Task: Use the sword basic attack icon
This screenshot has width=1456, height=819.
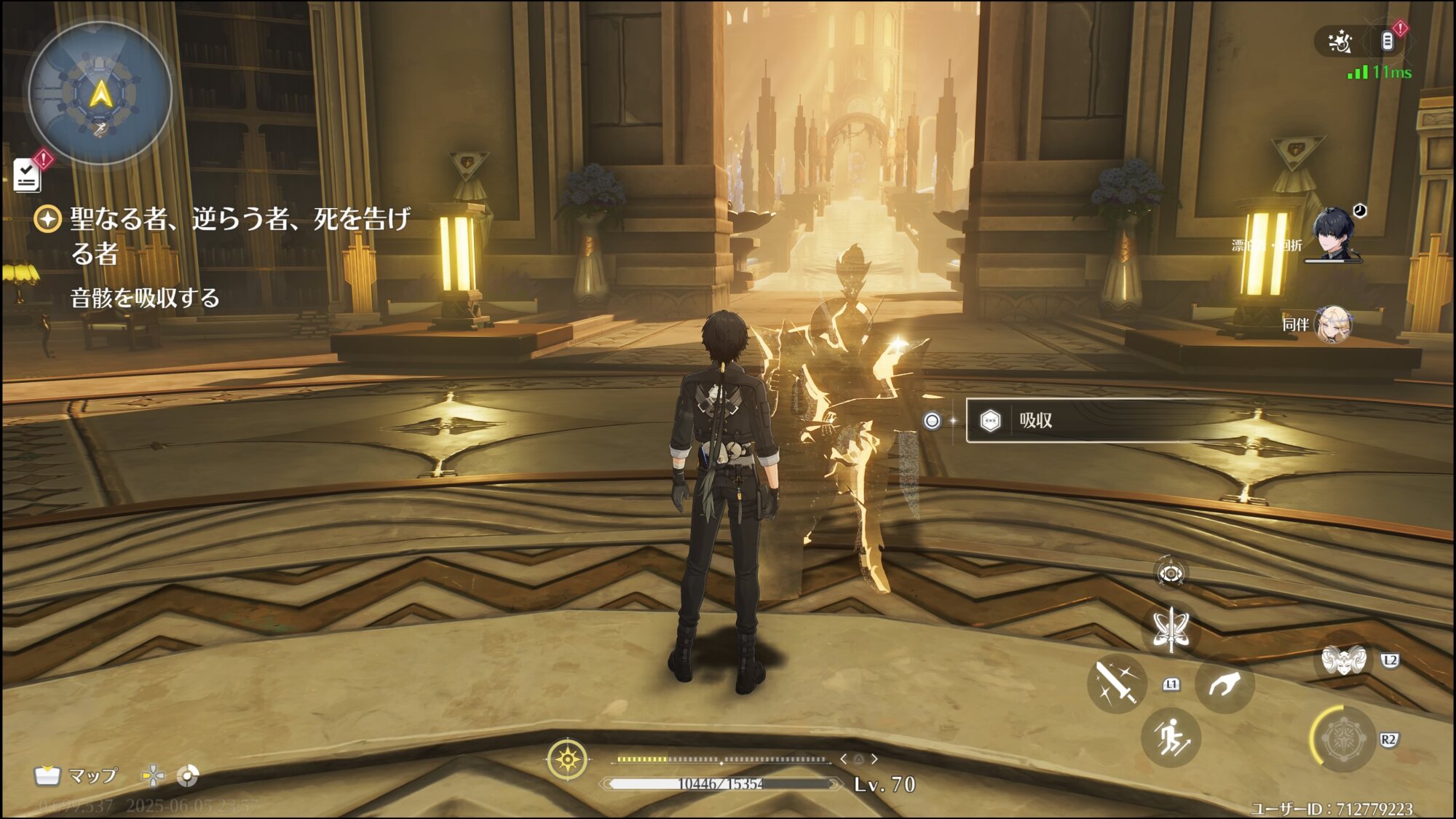Action: 1117,683
